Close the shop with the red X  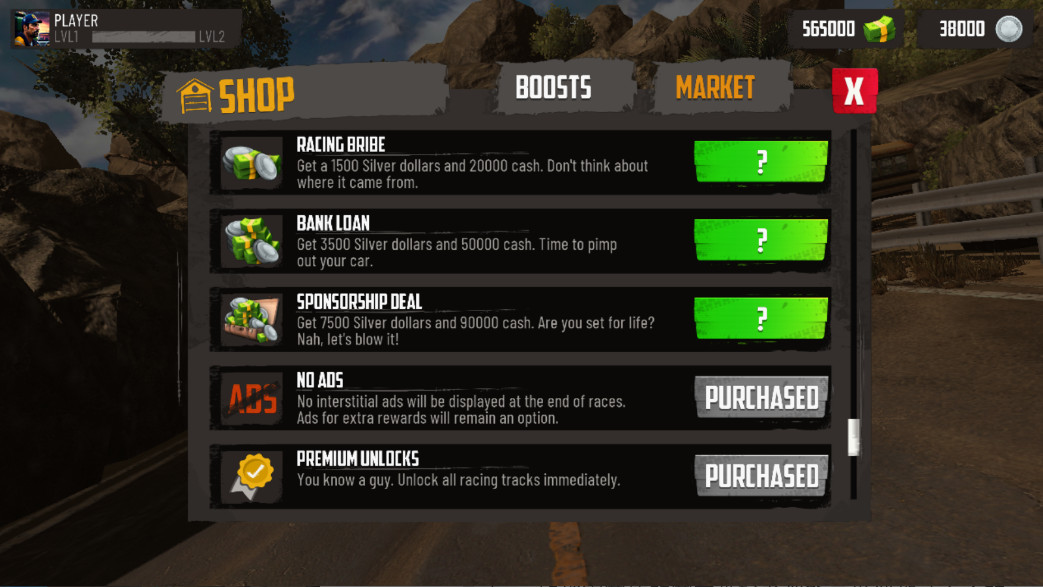coord(854,91)
